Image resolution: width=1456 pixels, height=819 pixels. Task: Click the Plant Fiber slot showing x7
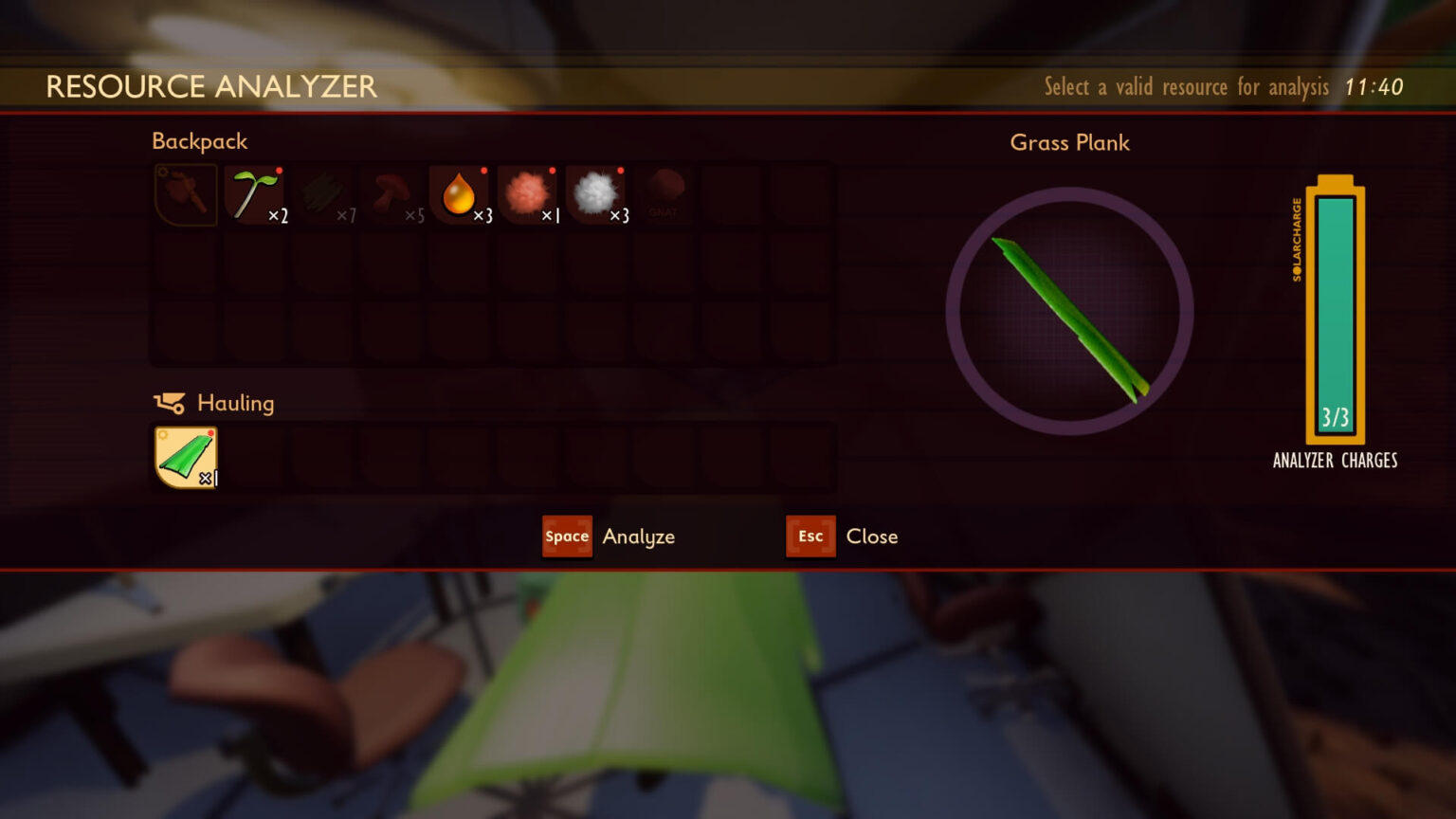point(322,194)
